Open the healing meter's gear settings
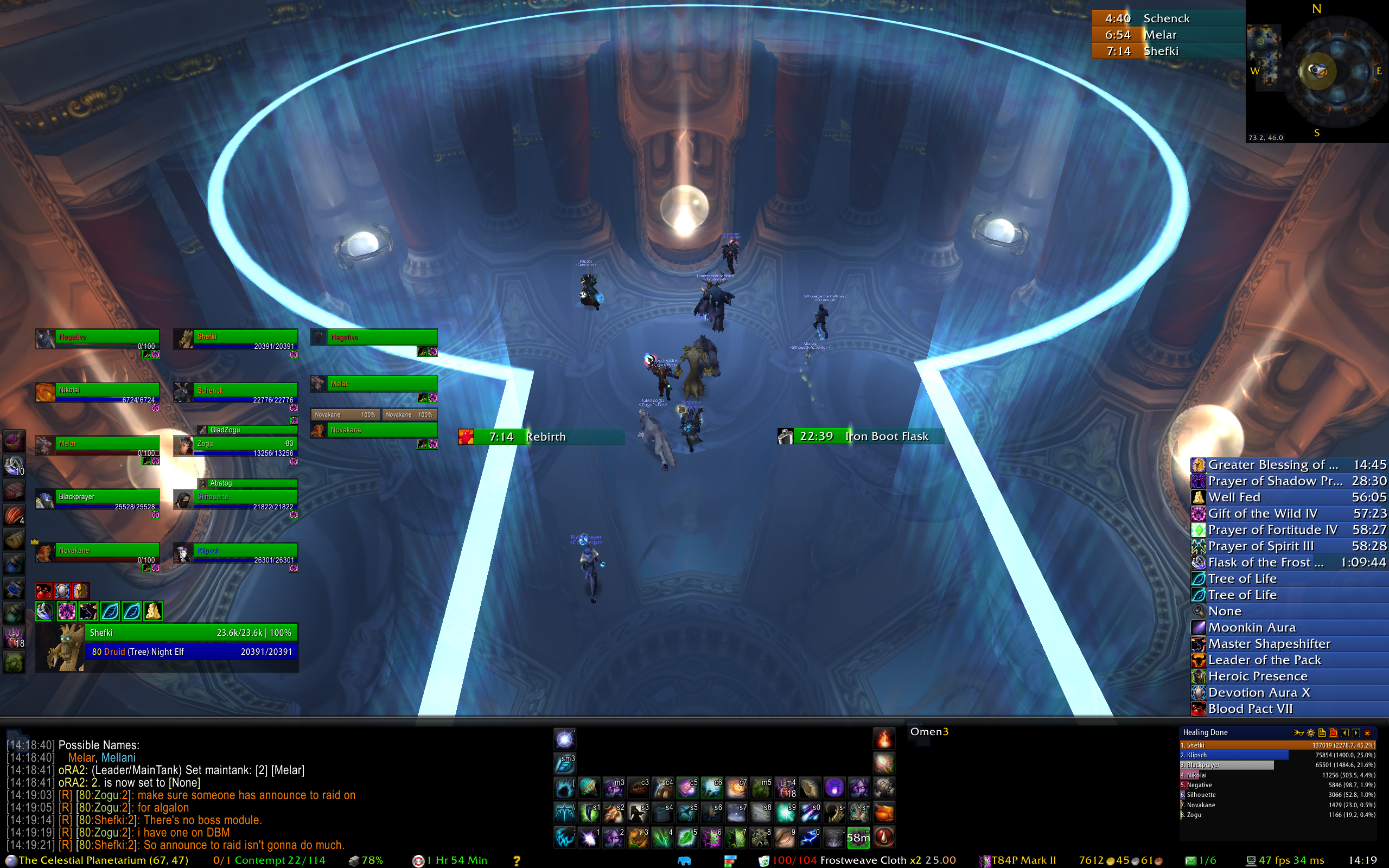The width and height of the screenshot is (1389, 868). (x=1310, y=732)
